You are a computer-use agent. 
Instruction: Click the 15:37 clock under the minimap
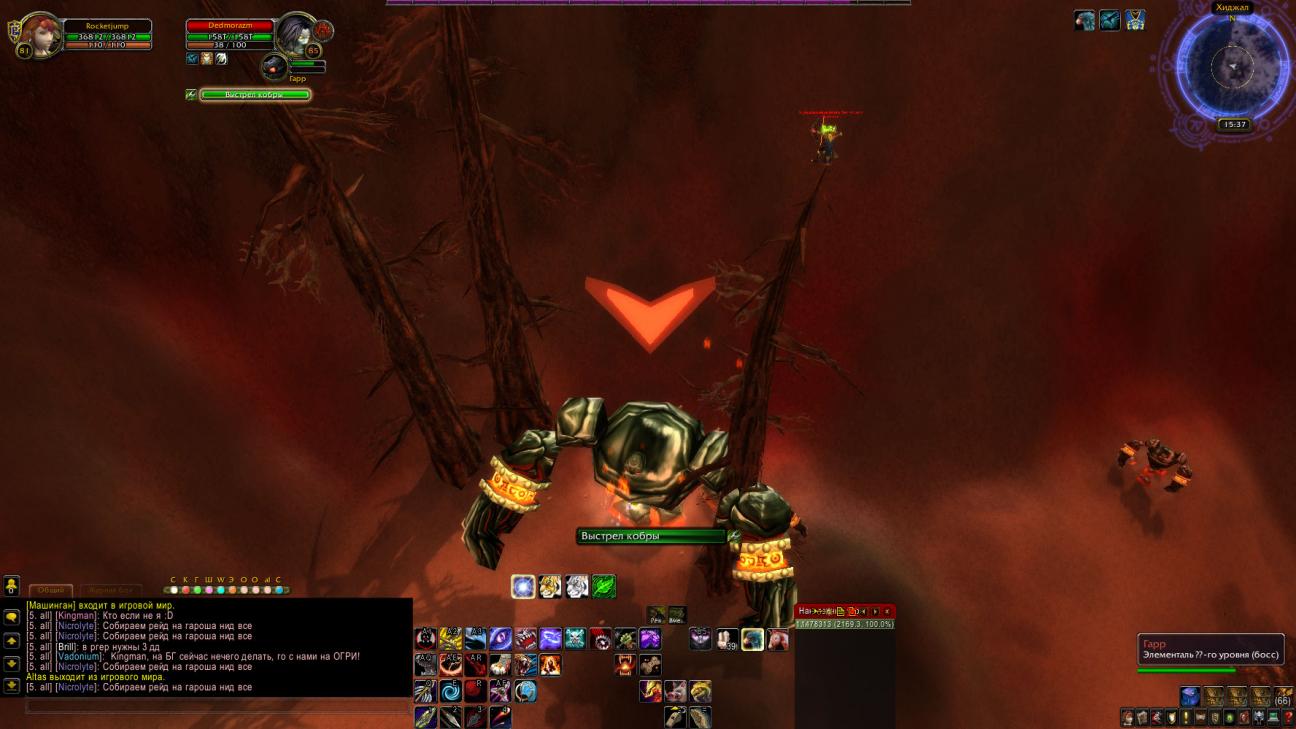[1233, 125]
